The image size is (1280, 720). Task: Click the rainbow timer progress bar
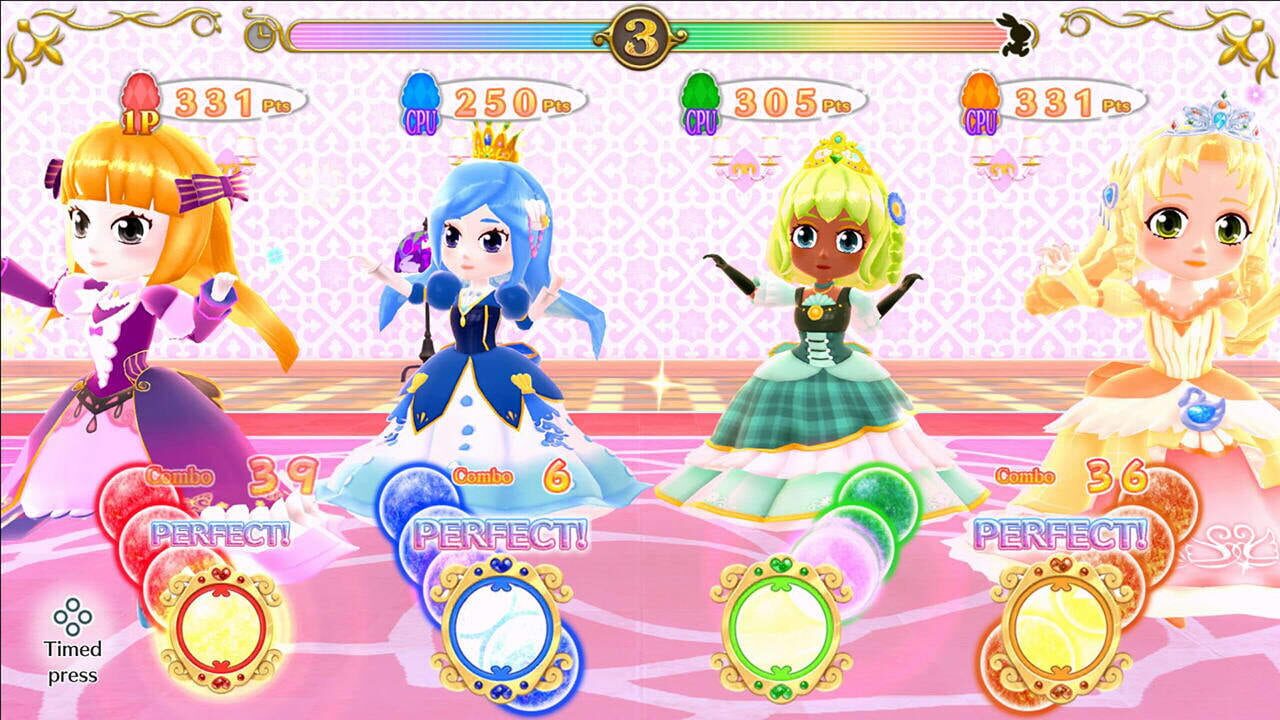pos(450,33)
